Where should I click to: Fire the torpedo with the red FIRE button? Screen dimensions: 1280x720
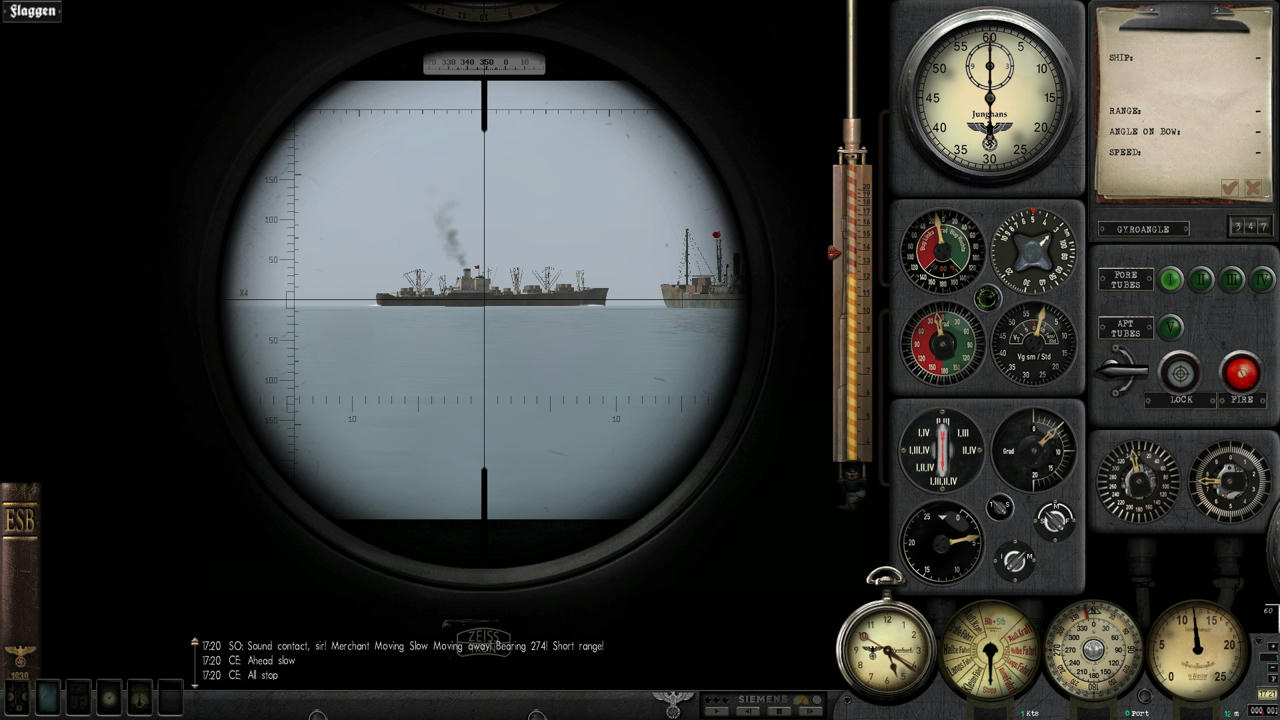coord(1241,372)
